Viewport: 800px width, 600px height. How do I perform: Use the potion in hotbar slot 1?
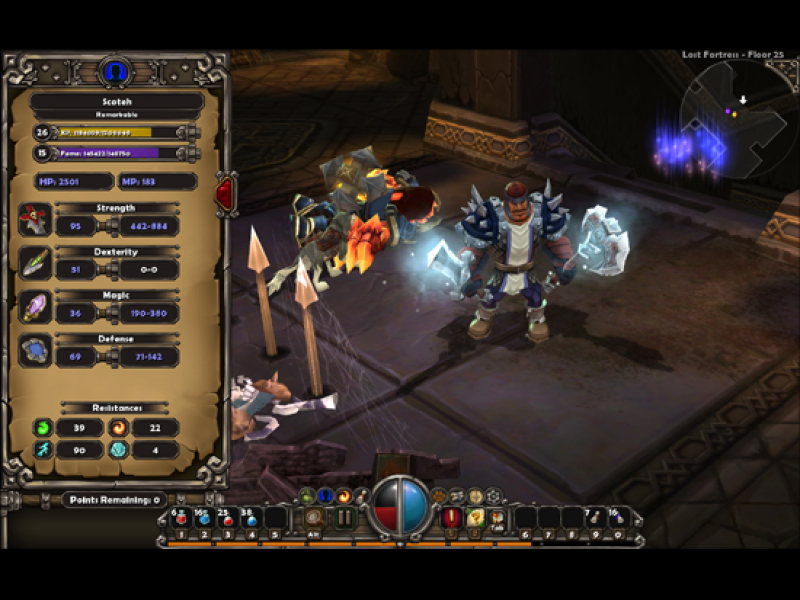pyautogui.click(x=180, y=518)
